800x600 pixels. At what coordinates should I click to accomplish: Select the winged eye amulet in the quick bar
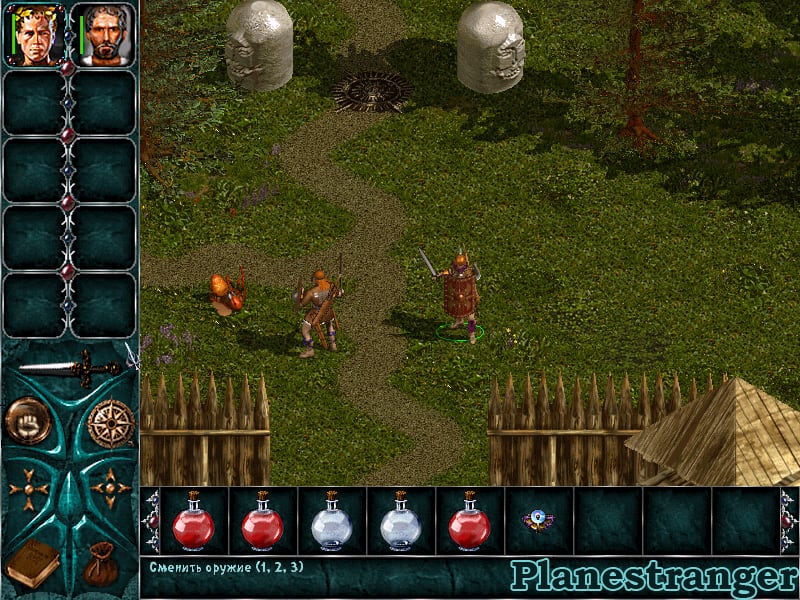pyautogui.click(x=538, y=520)
